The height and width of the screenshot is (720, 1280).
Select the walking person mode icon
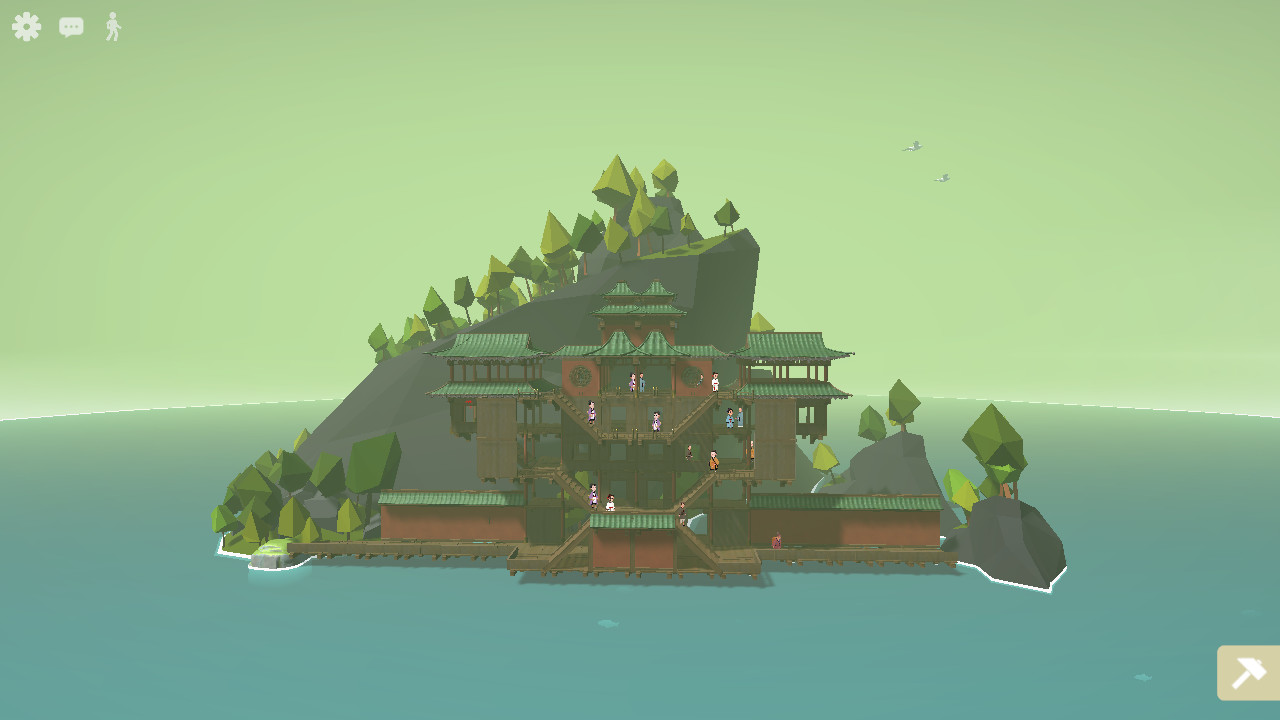[x=112, y=27]
